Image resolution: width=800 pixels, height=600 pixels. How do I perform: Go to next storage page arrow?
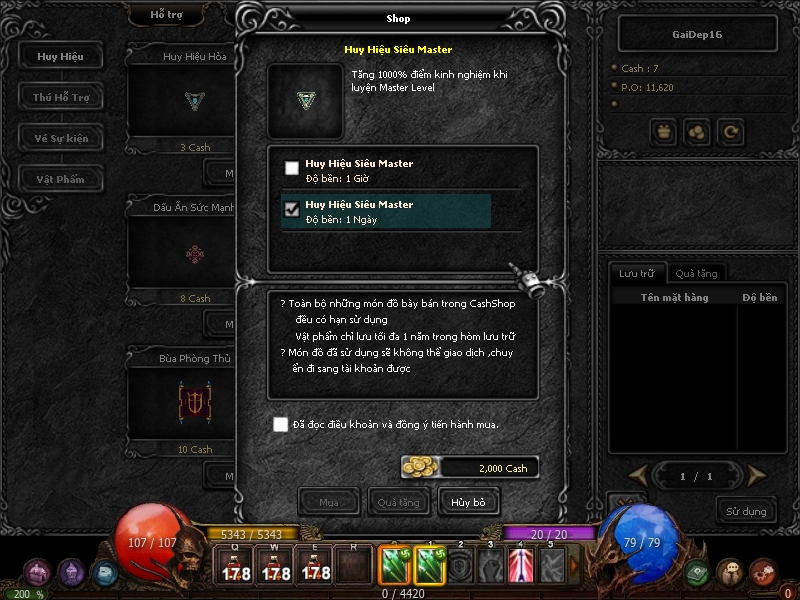(x=757, y=475)
